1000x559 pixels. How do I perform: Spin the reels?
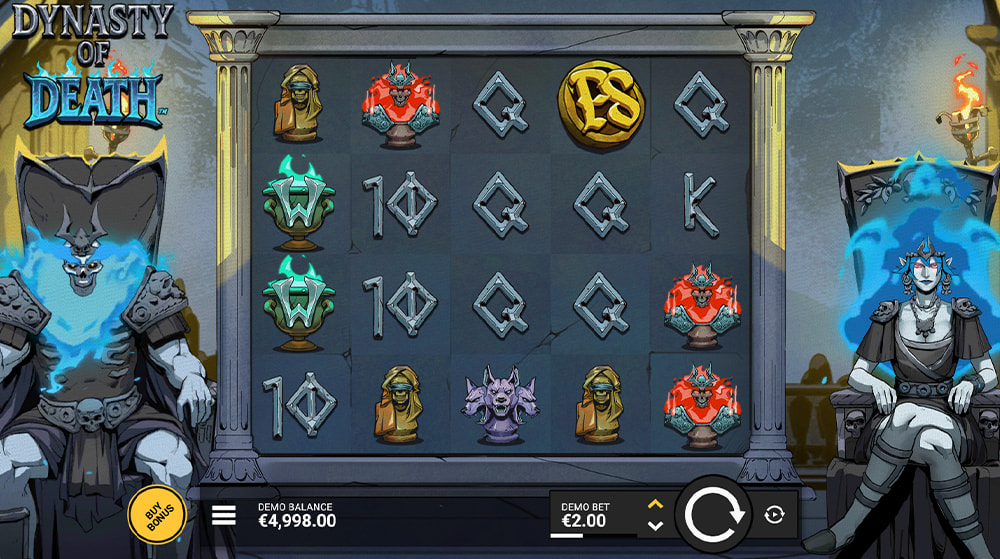click(x=712, y=515)
